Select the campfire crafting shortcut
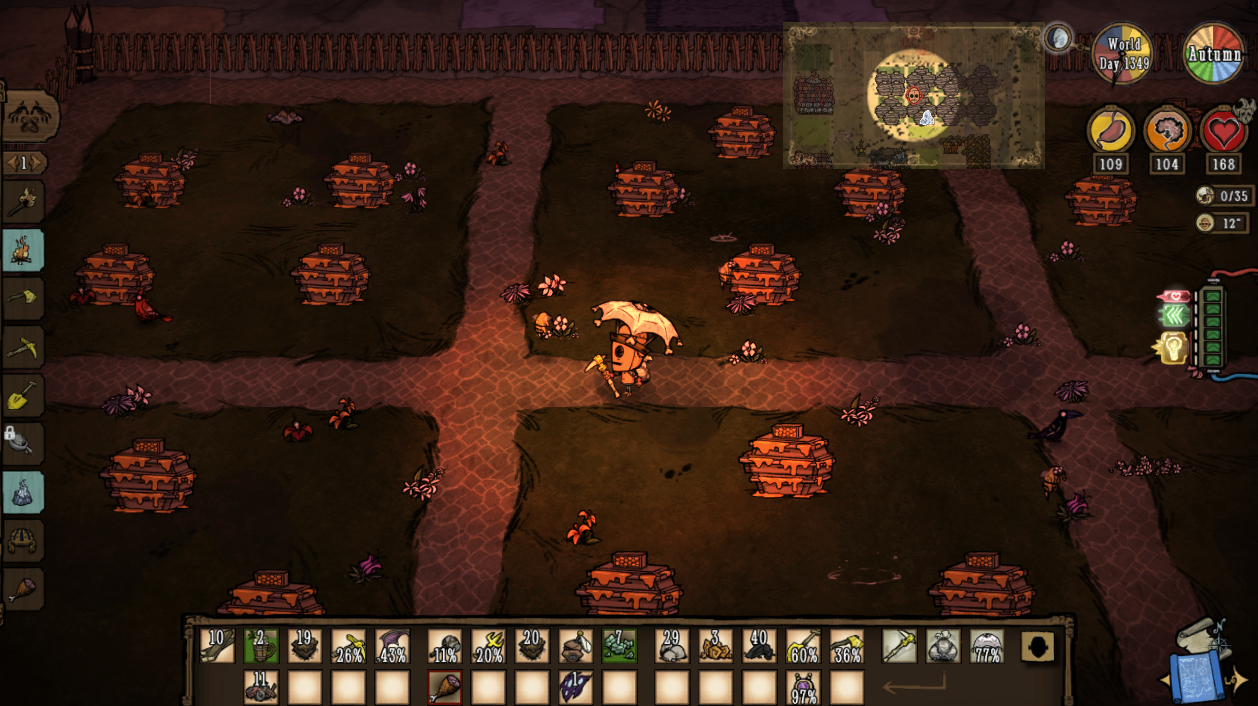The width and height of the screenshot is (1258, 706). (23, 250)
